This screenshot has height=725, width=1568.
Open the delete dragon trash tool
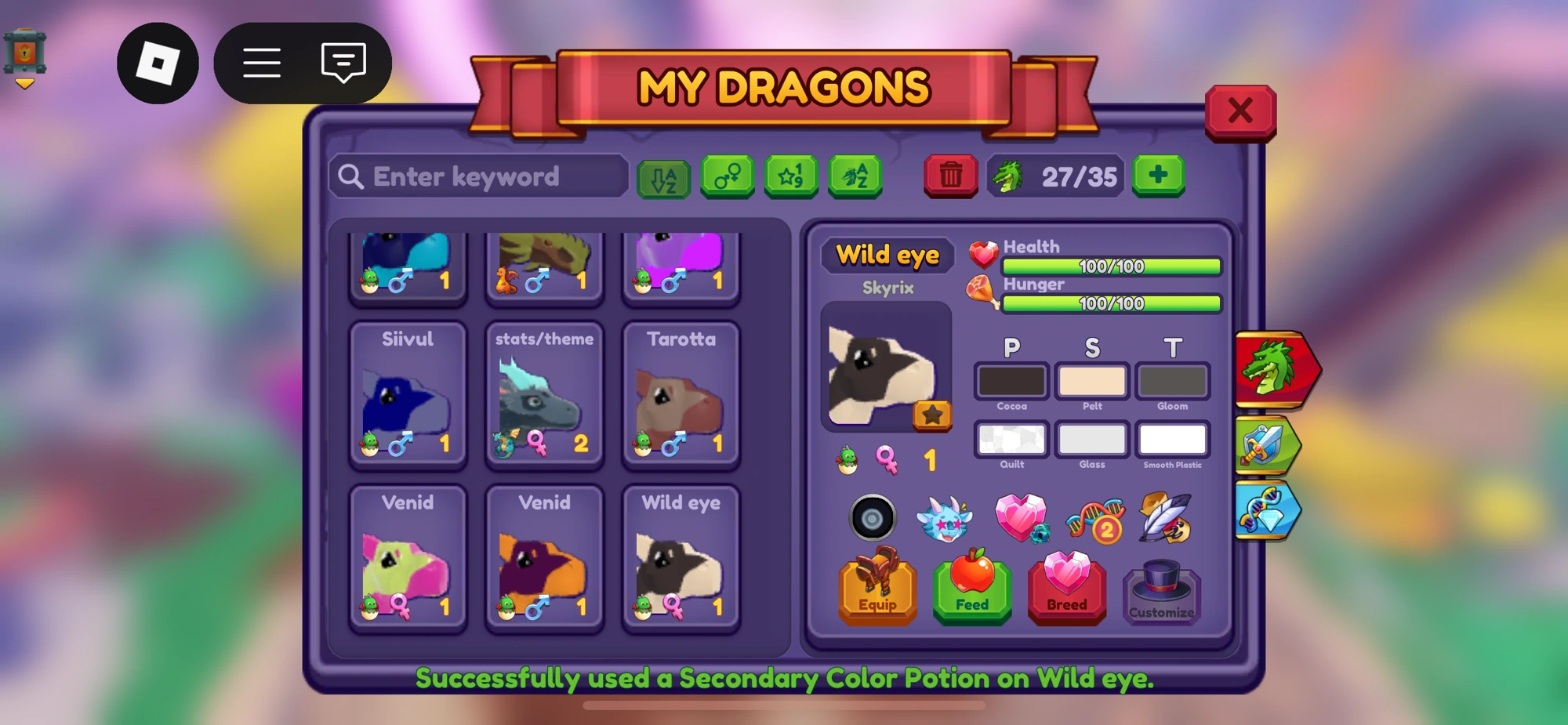[950, 176]
